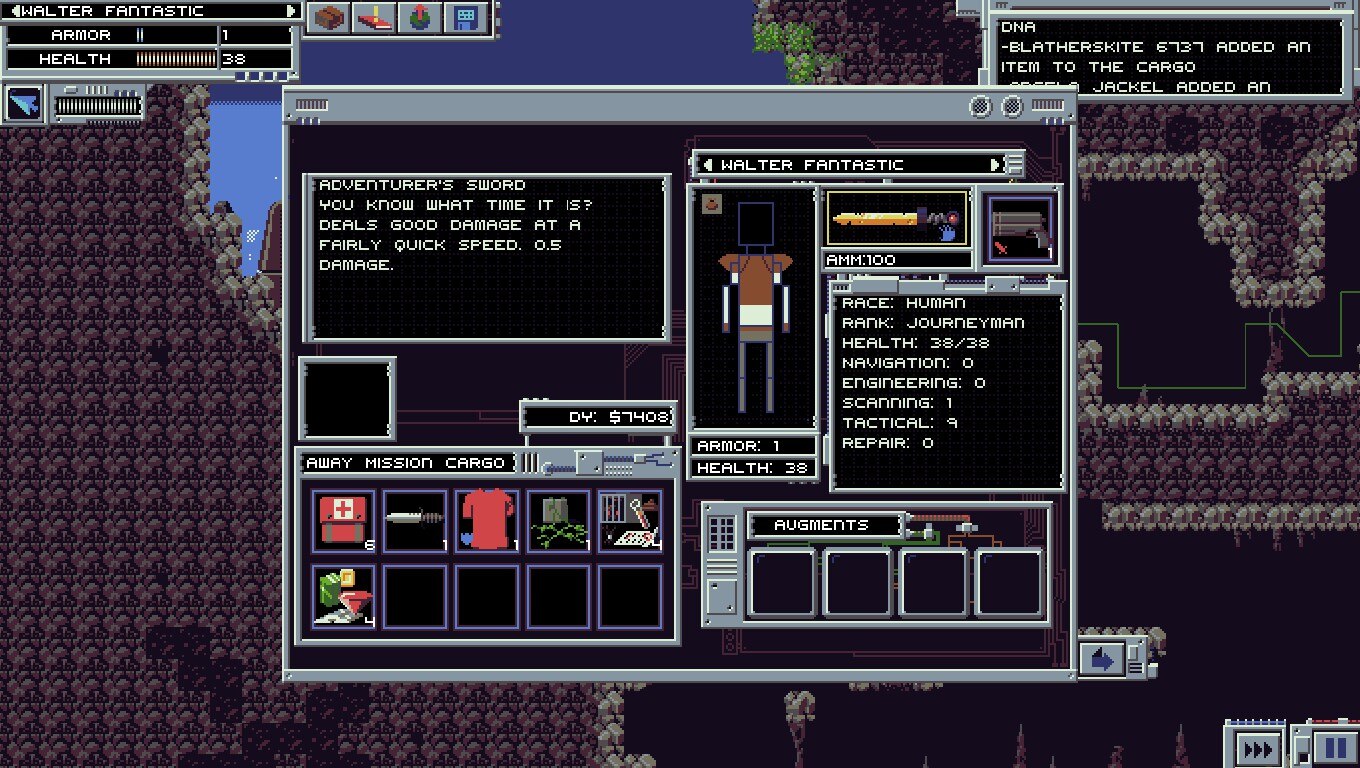The image size is (1360, 768).
Task: Select the red medkit cargo slot
Action: click(343, 521)
